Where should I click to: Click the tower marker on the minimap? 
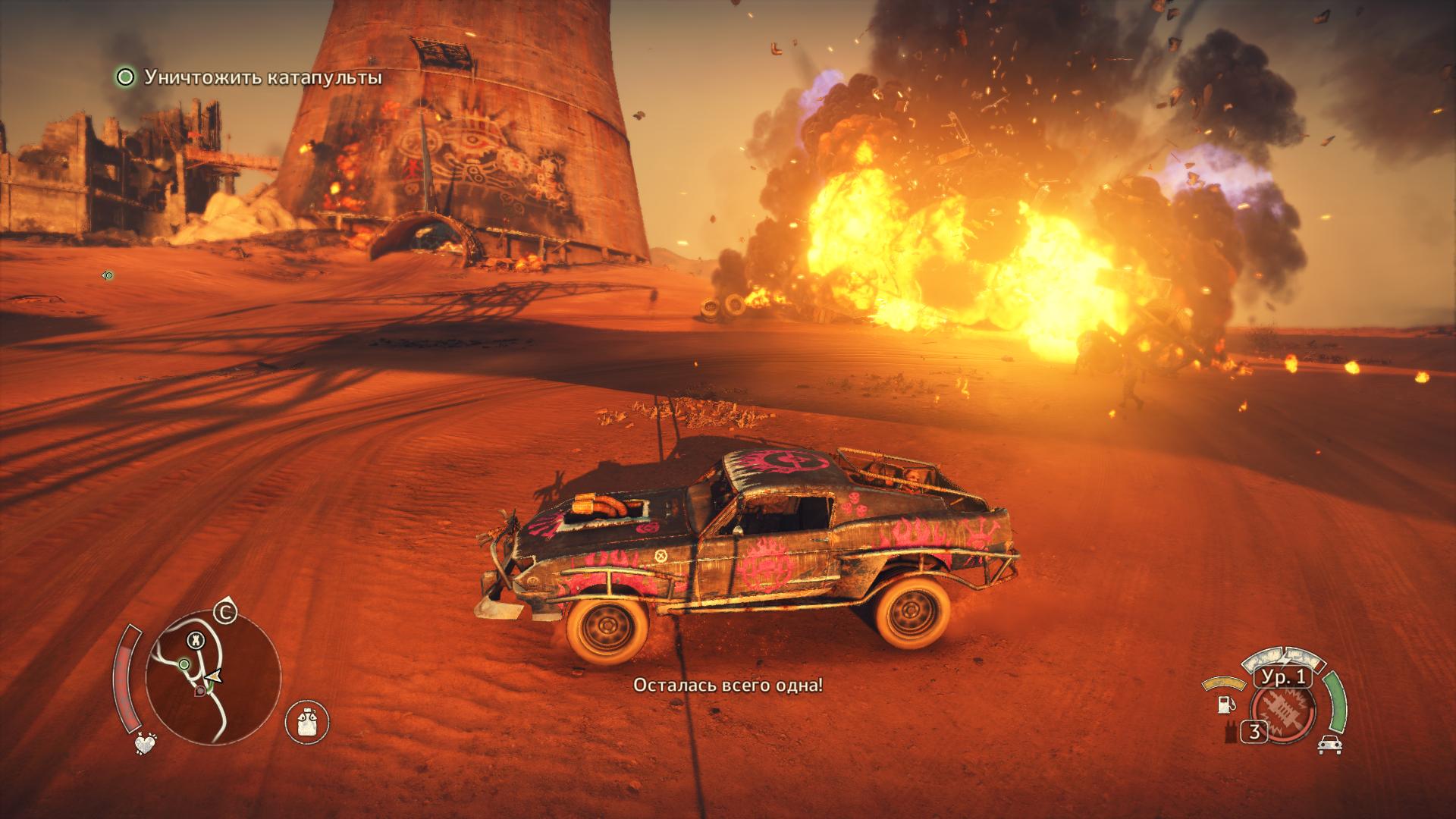196,641
